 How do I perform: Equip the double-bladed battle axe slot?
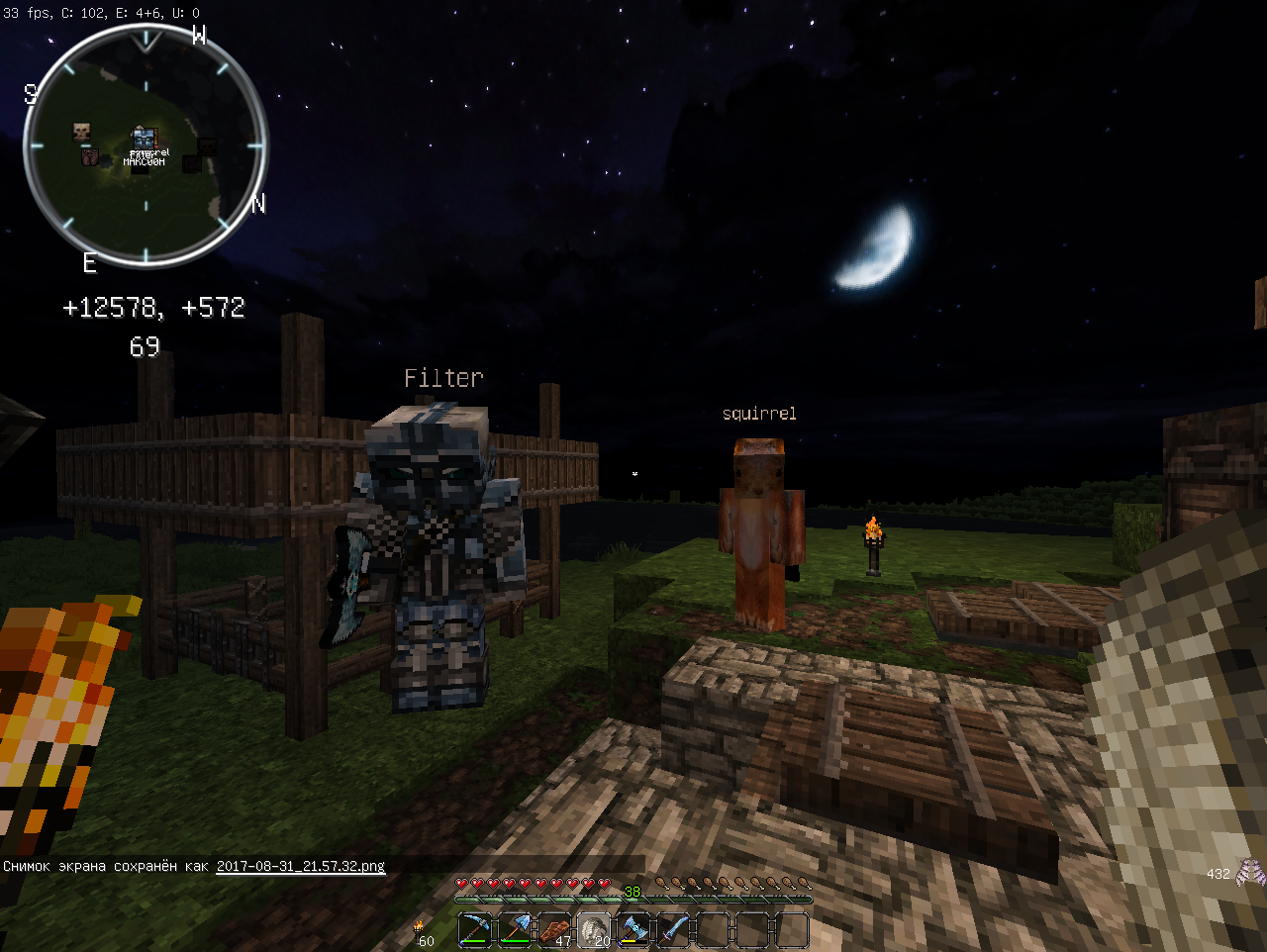[x=633, y=931]
